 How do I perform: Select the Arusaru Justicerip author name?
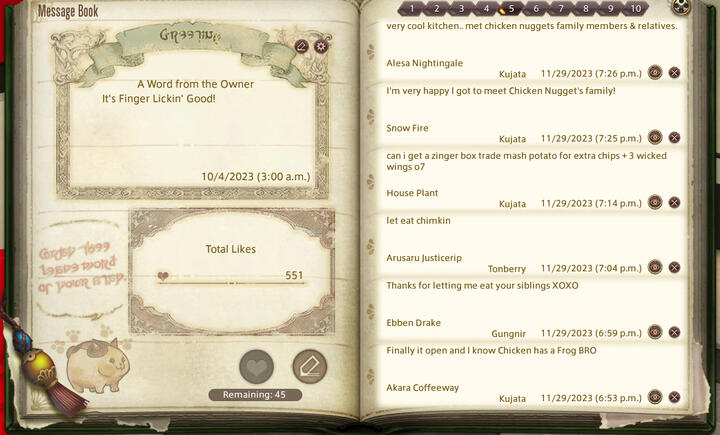coord(424,258)
